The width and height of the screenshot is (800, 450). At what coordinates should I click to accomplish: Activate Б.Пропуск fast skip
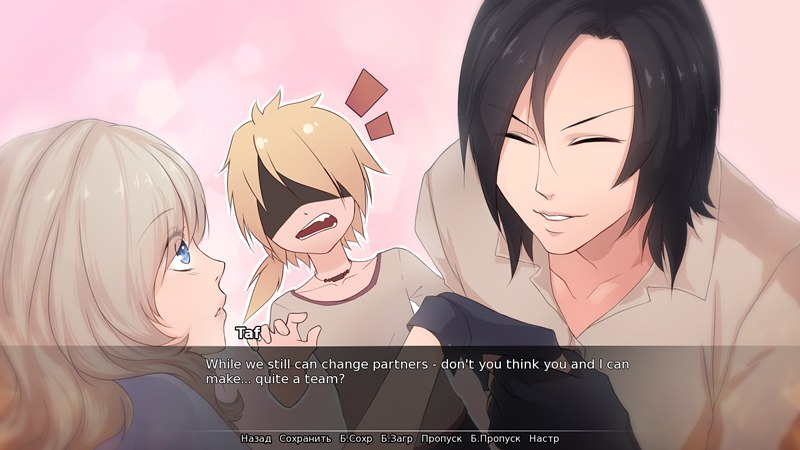[495, 439]
